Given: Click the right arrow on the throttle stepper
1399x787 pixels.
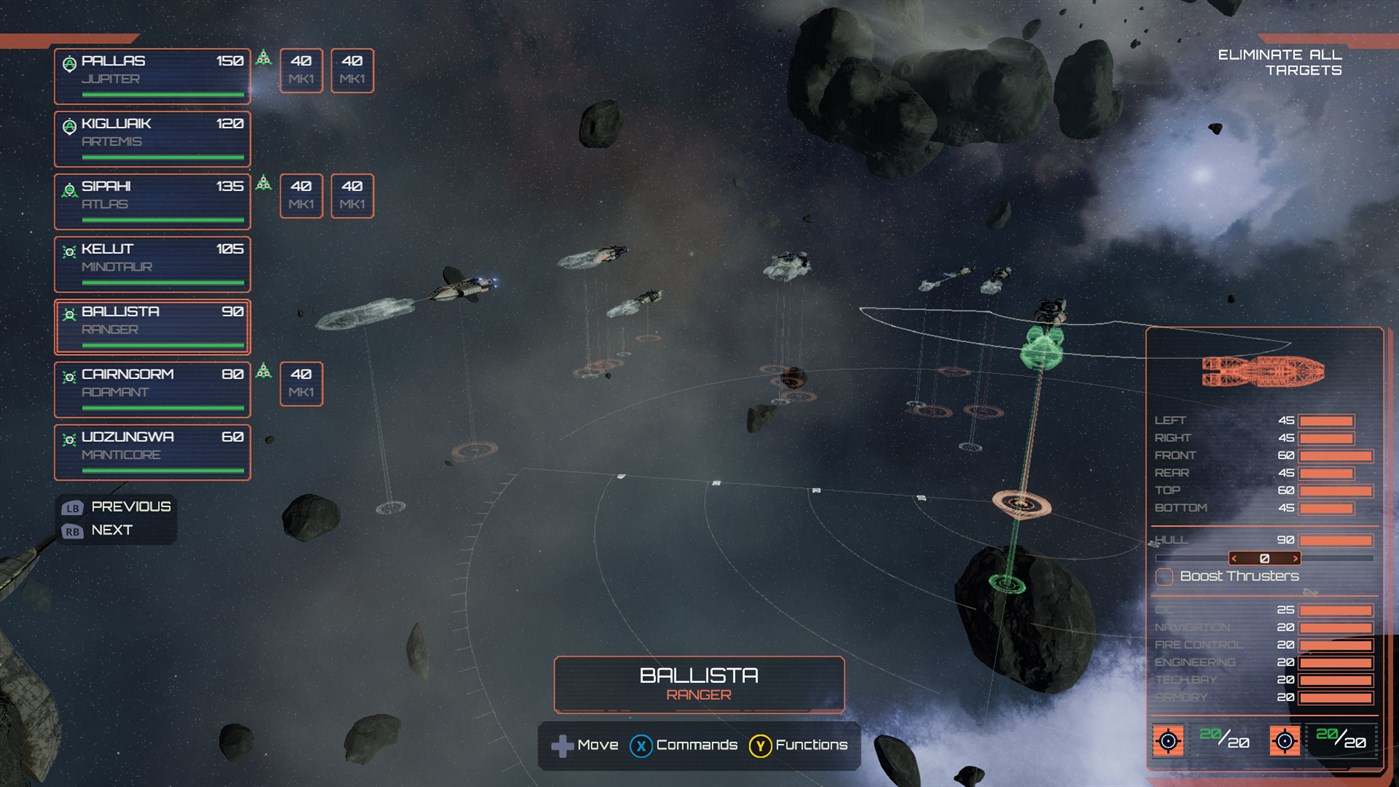Looking at the screenshot, I should (x=1298, y=556).
